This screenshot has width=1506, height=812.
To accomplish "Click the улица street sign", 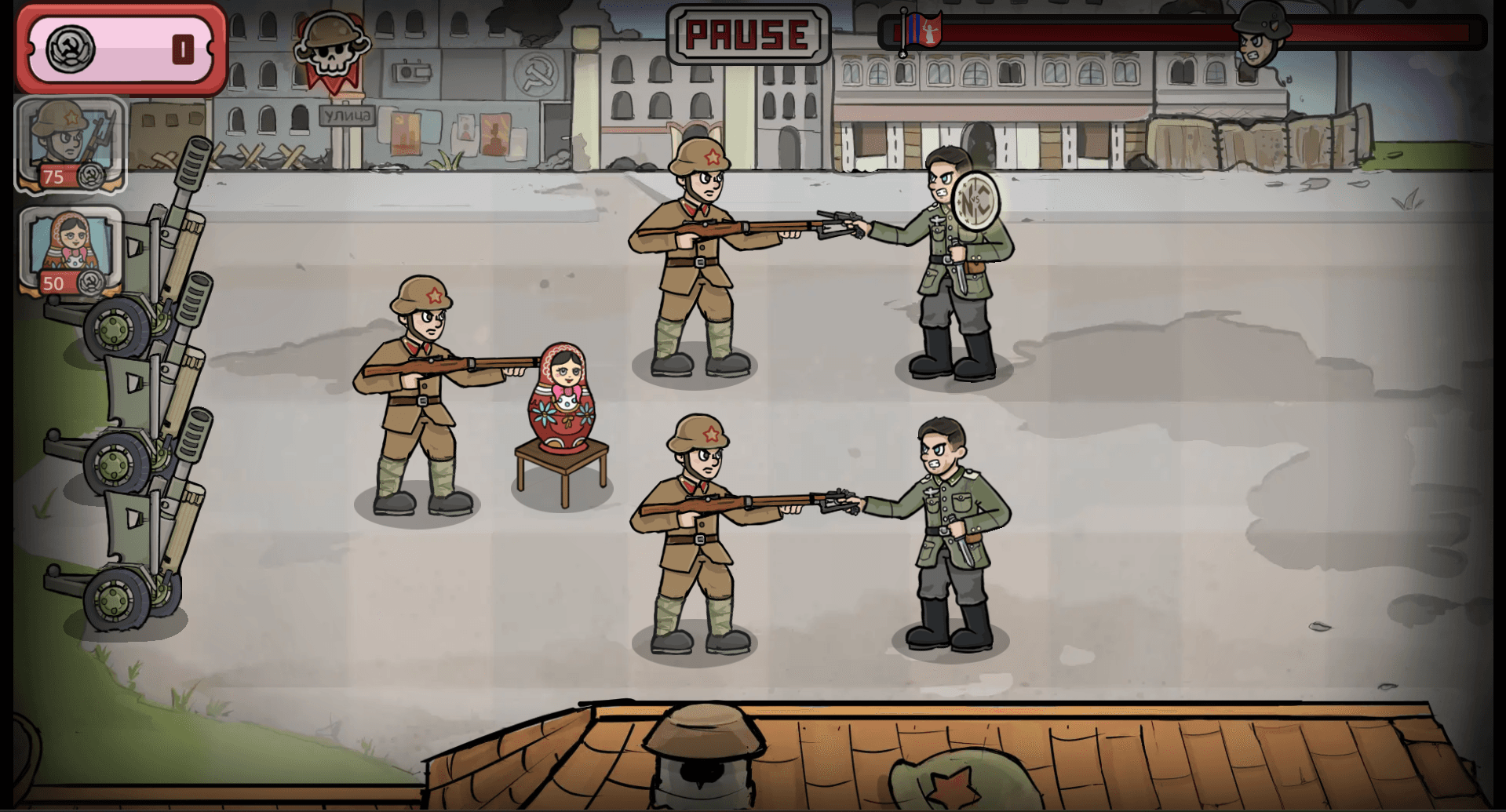I will [348, 115].
